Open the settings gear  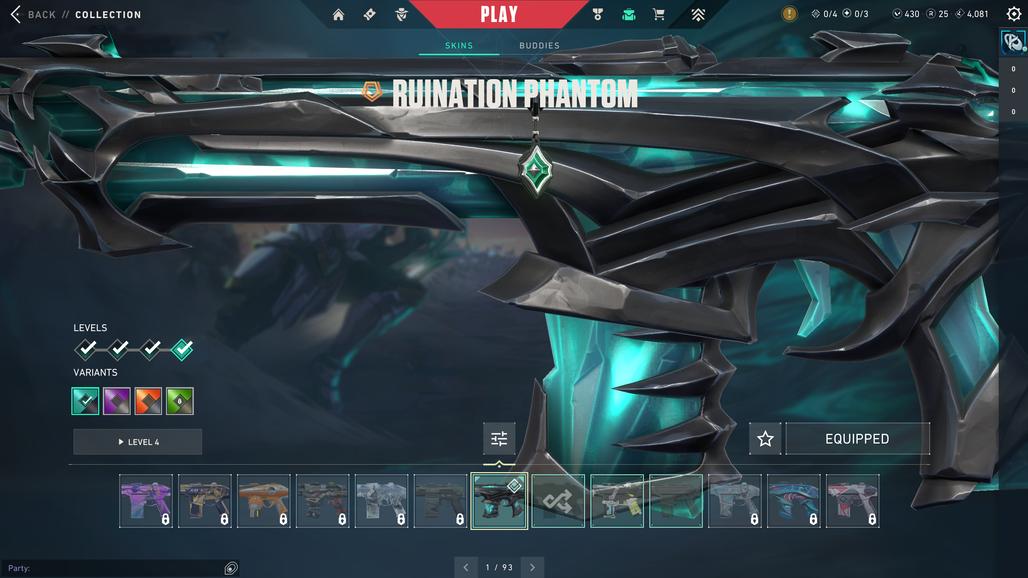point(1013,14)
